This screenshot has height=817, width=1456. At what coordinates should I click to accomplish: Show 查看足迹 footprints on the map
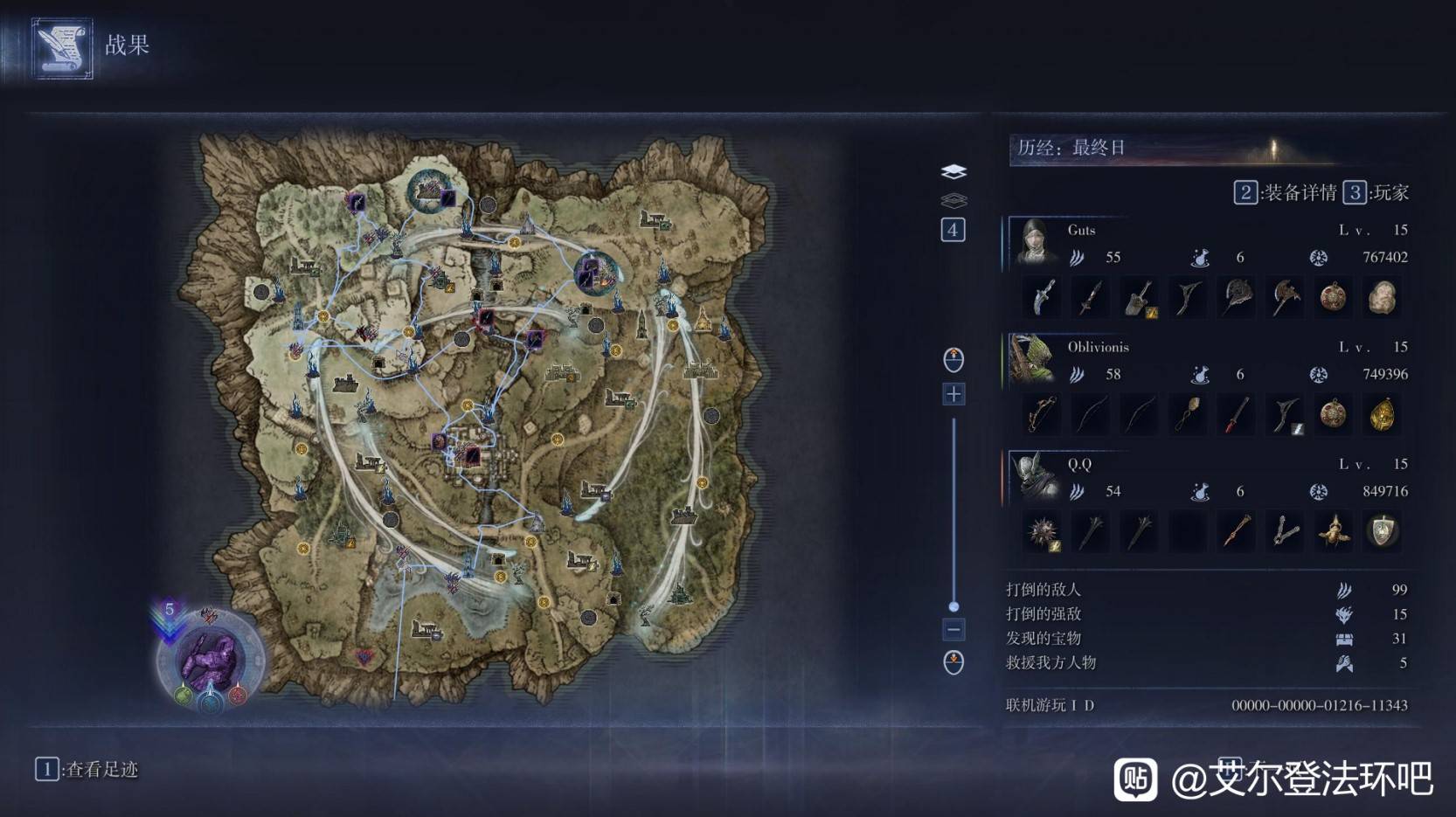pyautogui.click(x=87, y=769)
